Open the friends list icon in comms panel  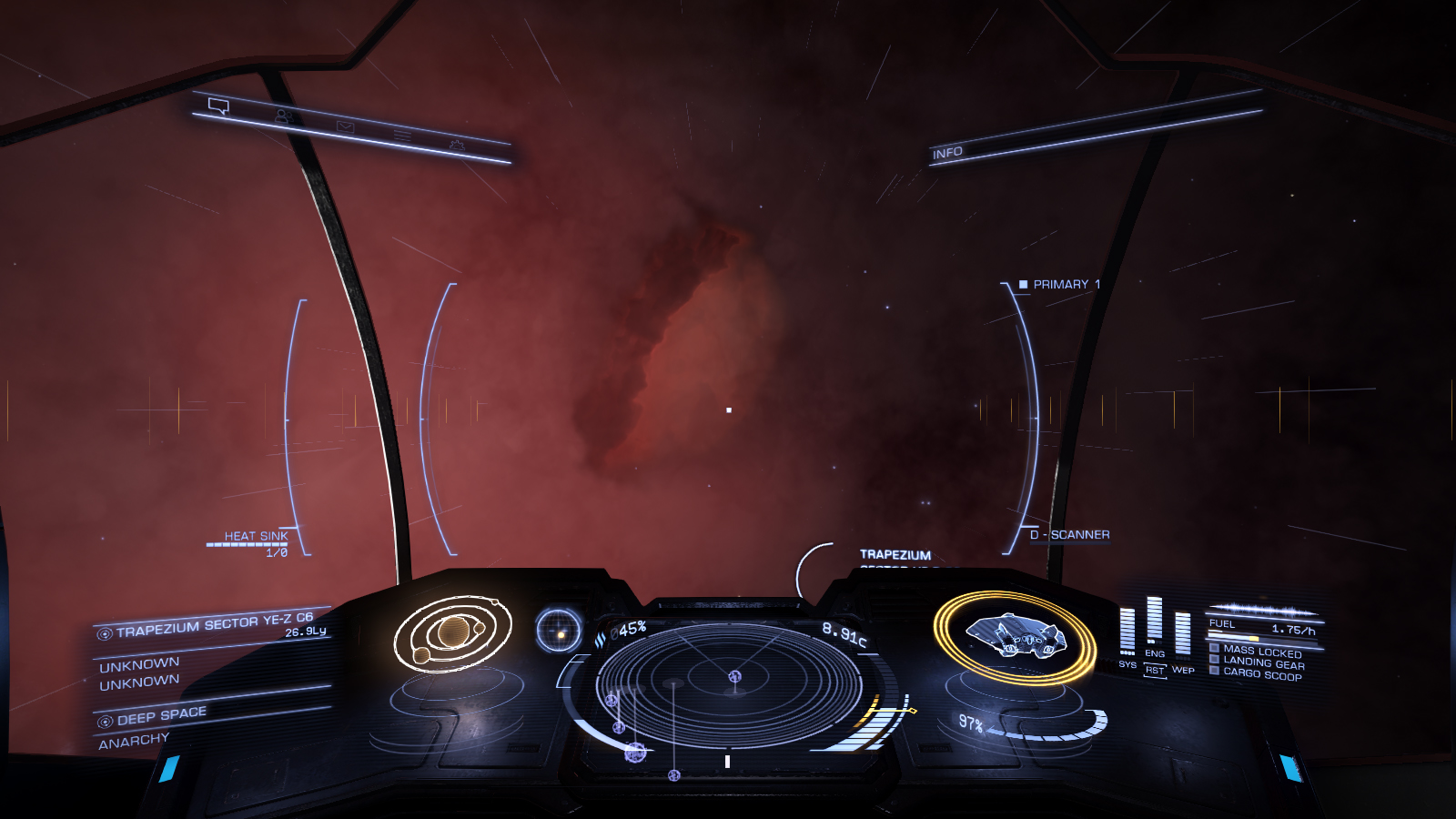pos(283,116)
